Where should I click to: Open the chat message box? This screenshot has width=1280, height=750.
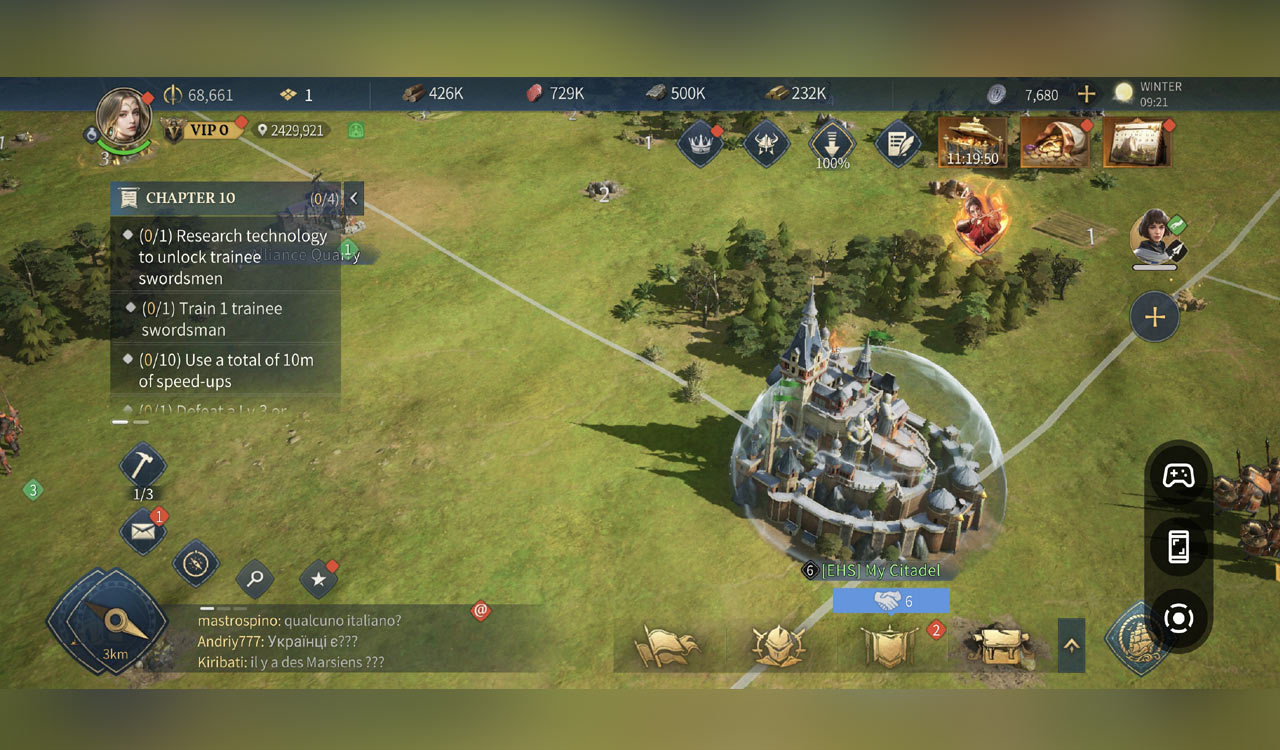300,641
